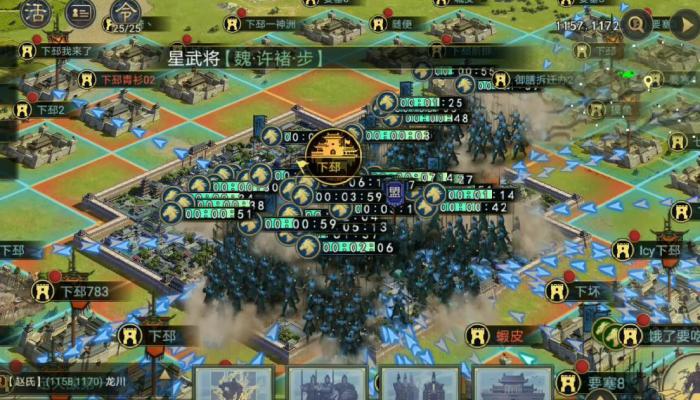Open the magnifier coordinate search
700x400 pixels.
click(x=635, y=27)
